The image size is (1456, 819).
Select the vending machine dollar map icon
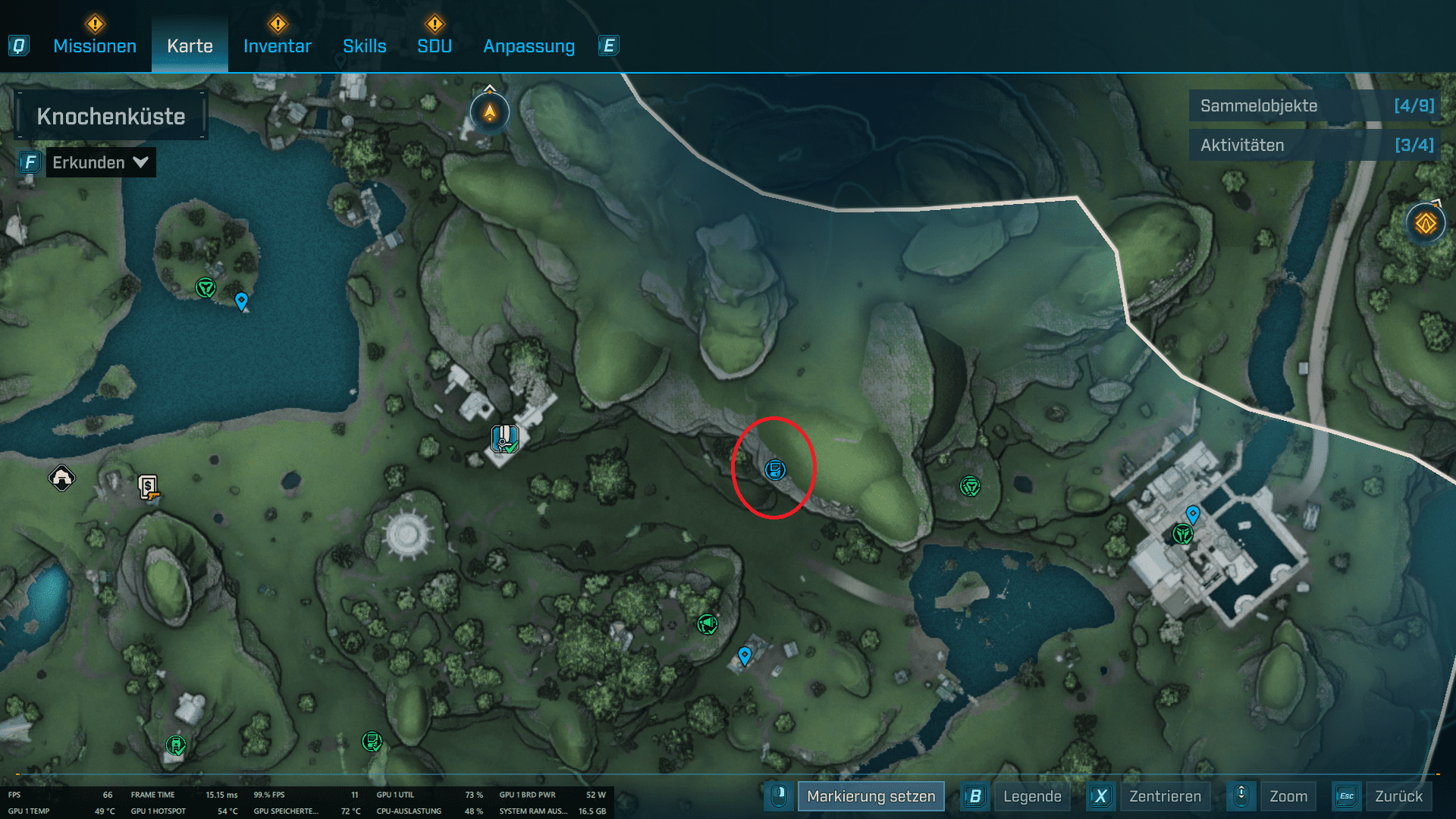[x=149, y=486]
